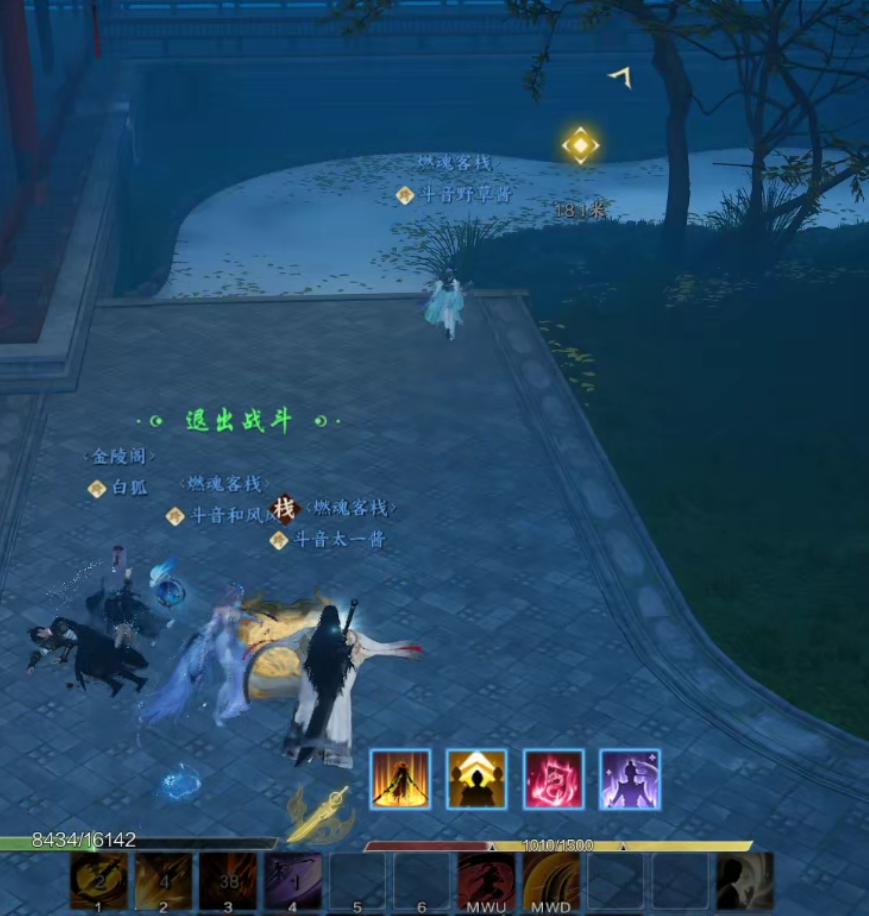Select the 斗音太一酱 player nameplate
Viewport: 869px width, 916px height.
pos(339,540)
